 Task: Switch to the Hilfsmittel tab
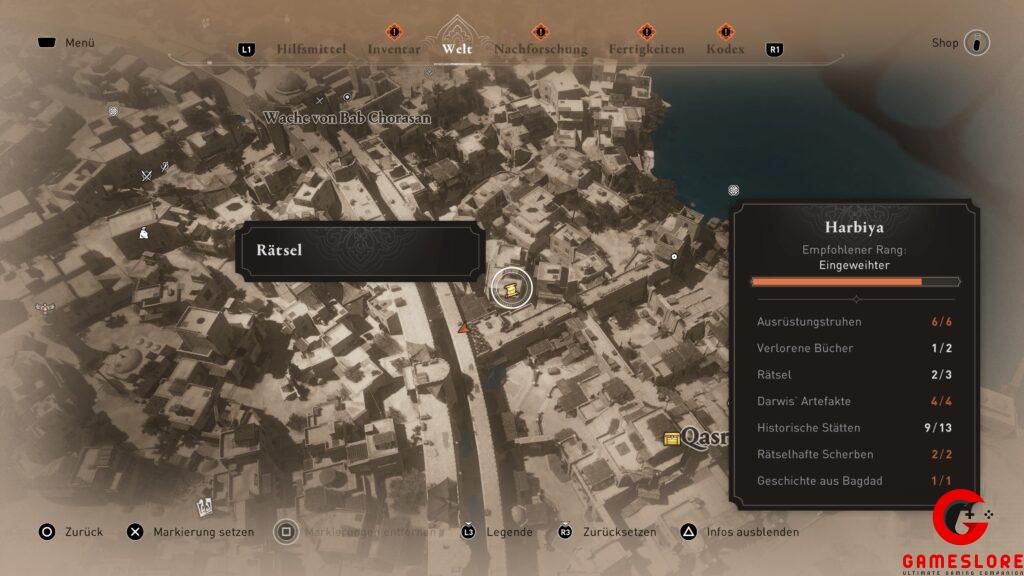311,49
